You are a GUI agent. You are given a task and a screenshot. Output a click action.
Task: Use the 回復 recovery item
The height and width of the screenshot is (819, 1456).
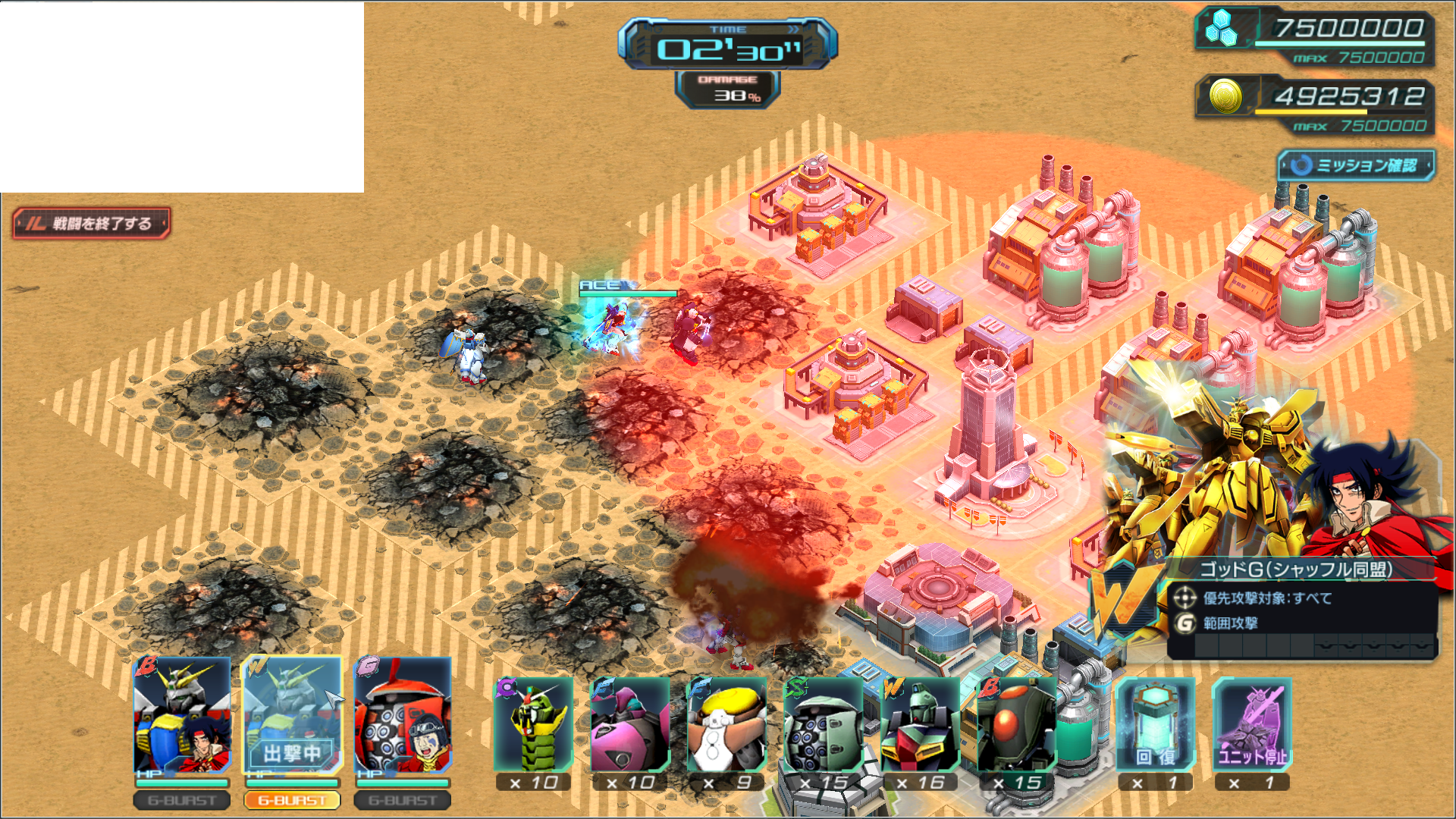(x=1155, y=726)
